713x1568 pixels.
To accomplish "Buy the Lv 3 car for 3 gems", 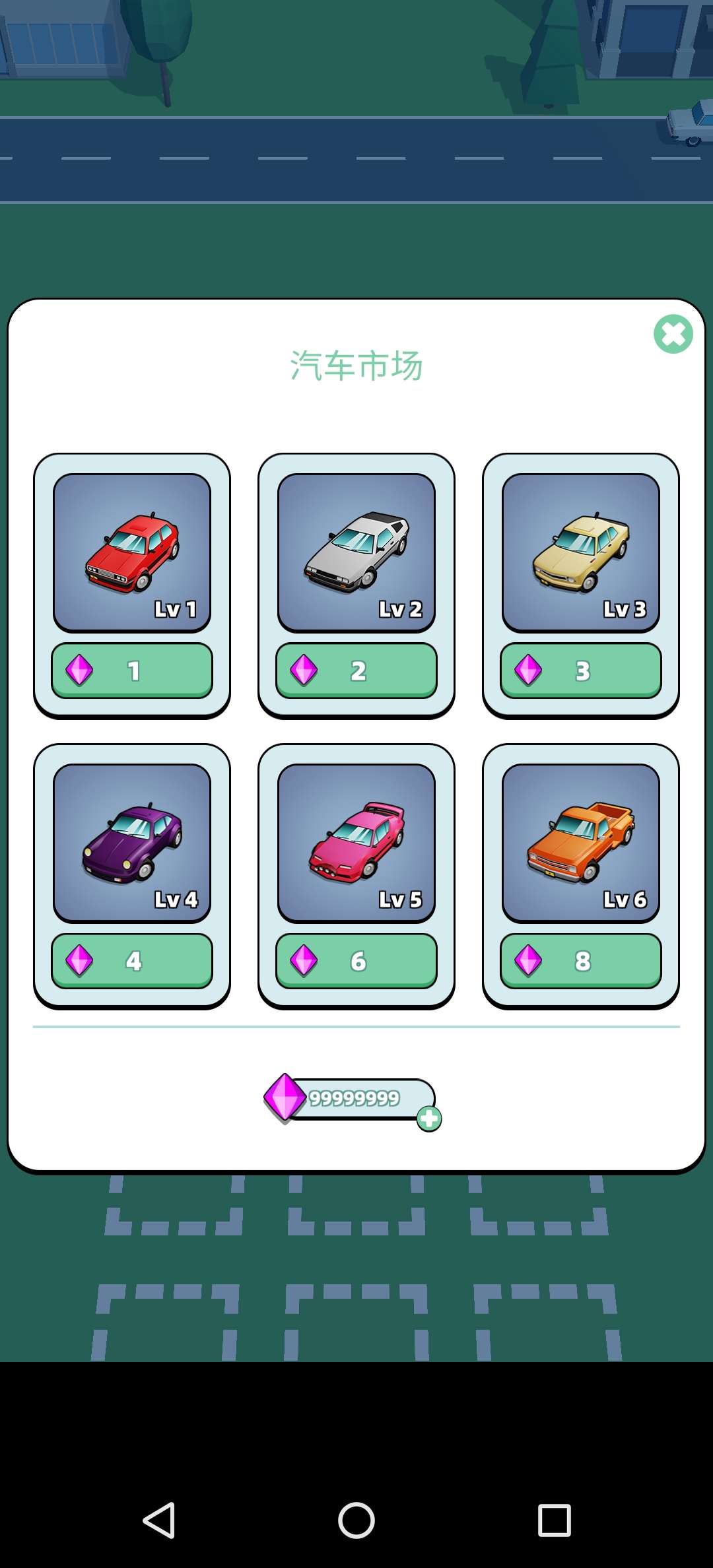I will (x=581, y=670).
